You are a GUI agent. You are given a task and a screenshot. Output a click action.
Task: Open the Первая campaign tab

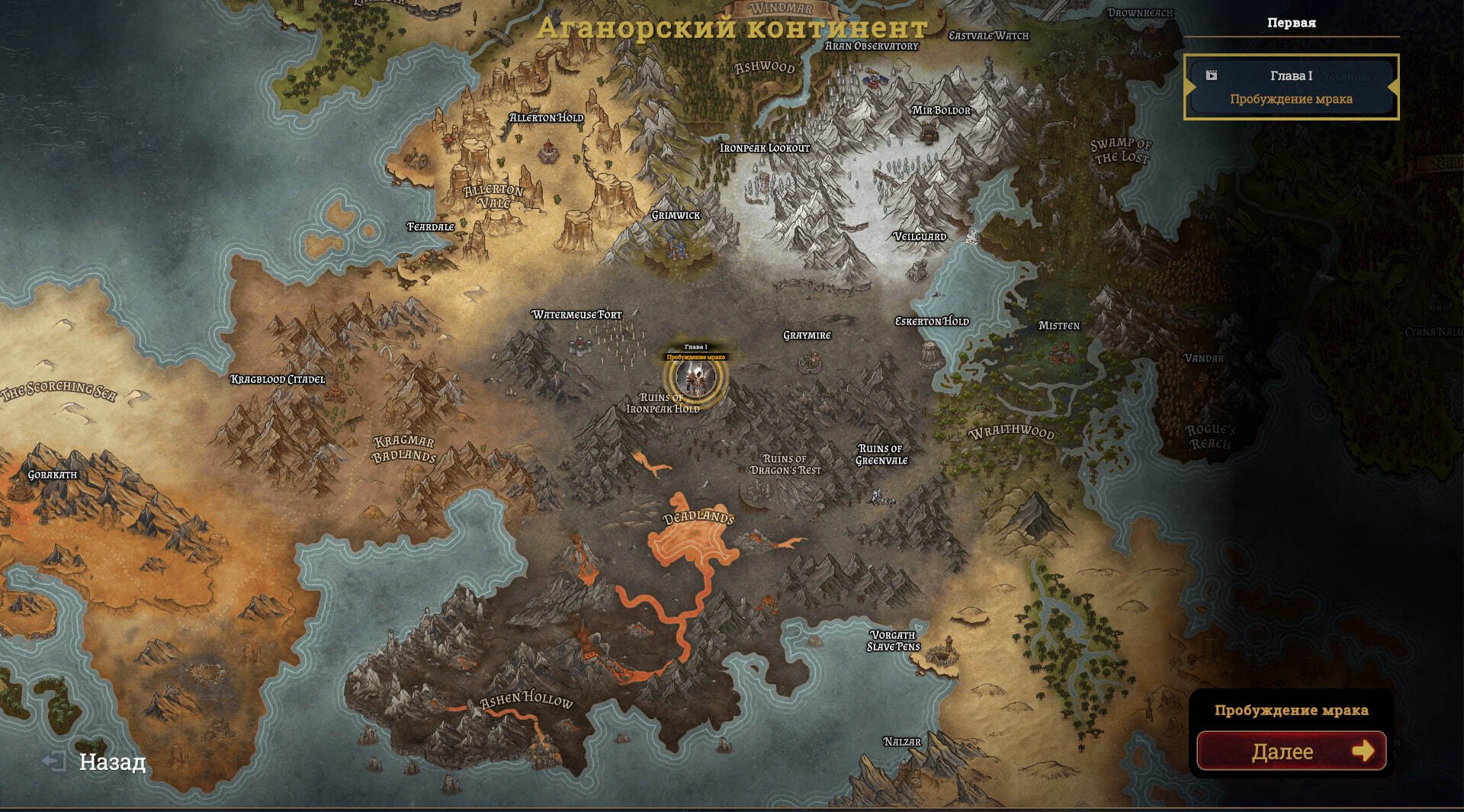tap(1291, 23)
